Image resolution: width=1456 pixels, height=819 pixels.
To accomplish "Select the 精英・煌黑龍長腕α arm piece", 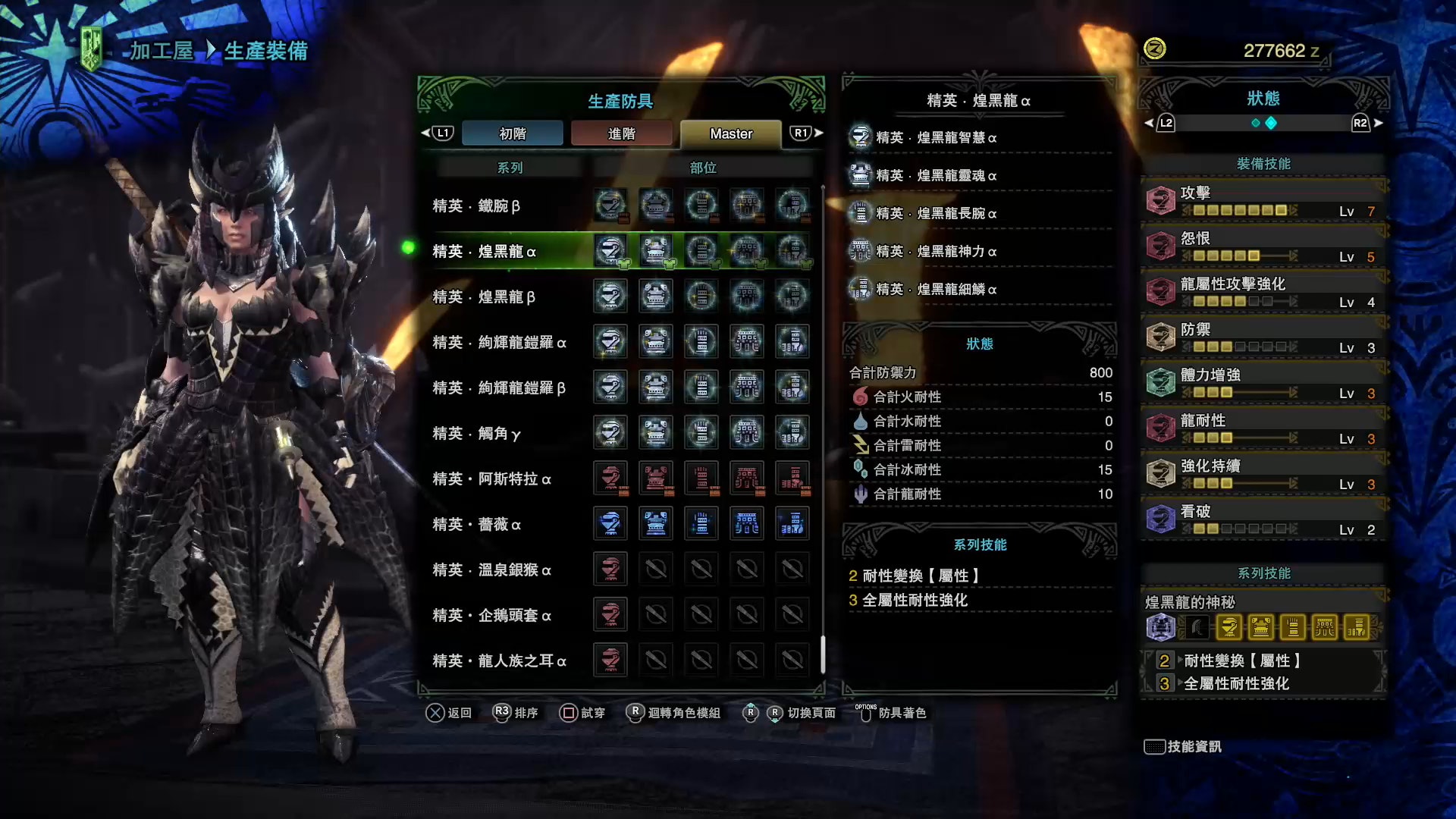I will (x=936, y=214).
